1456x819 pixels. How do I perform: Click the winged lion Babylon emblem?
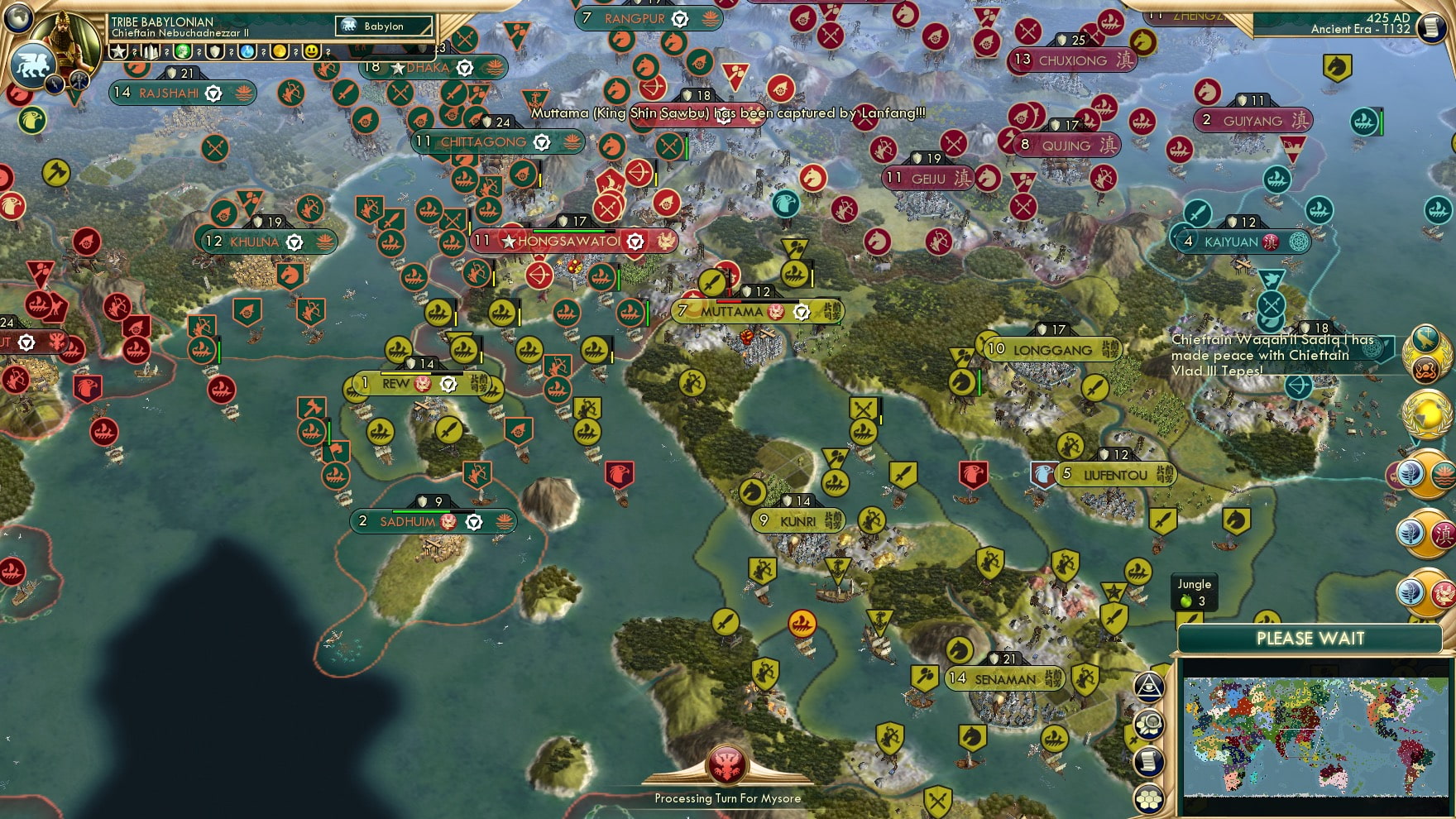click(31, 65)
